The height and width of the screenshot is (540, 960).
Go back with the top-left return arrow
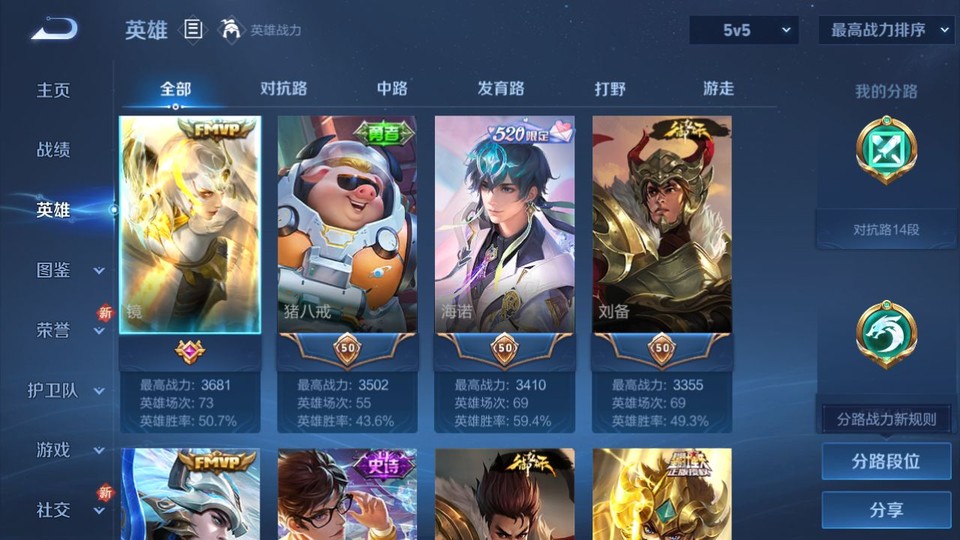[x=54, y=30]
